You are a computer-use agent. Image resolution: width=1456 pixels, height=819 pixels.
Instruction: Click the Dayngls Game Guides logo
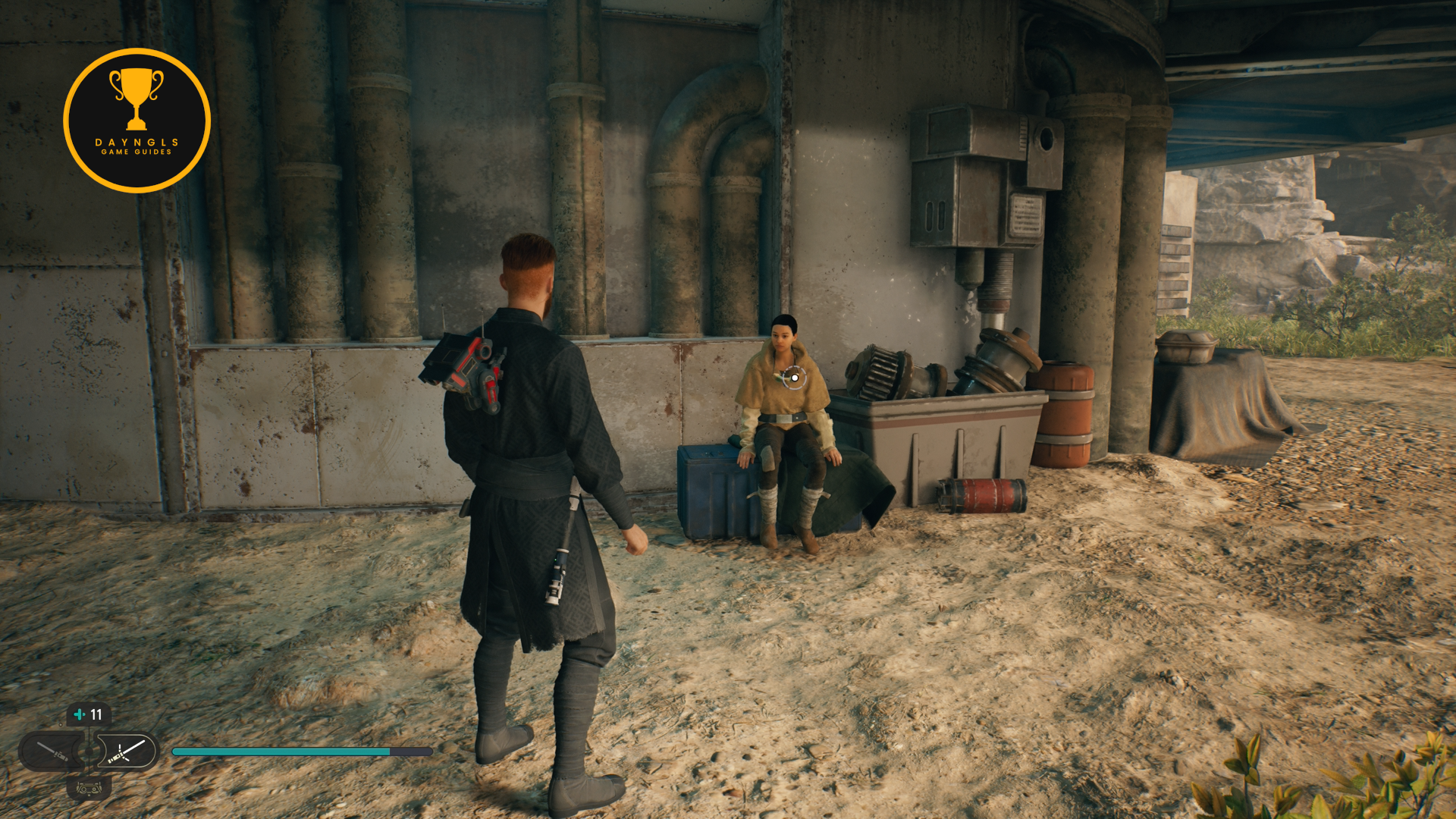137,121
